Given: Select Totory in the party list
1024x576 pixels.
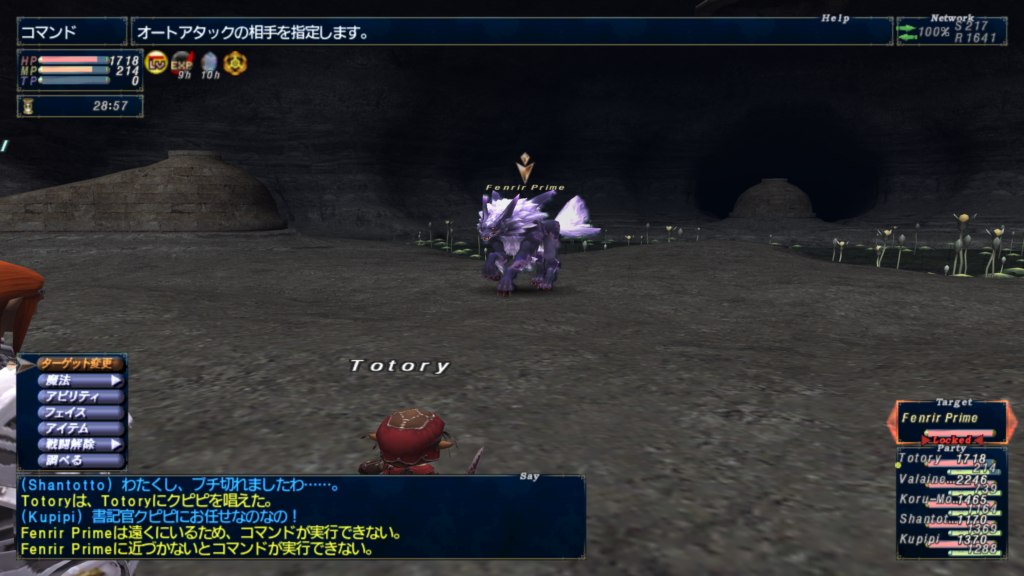Looking at the screenshot, I should coord(951,460).
